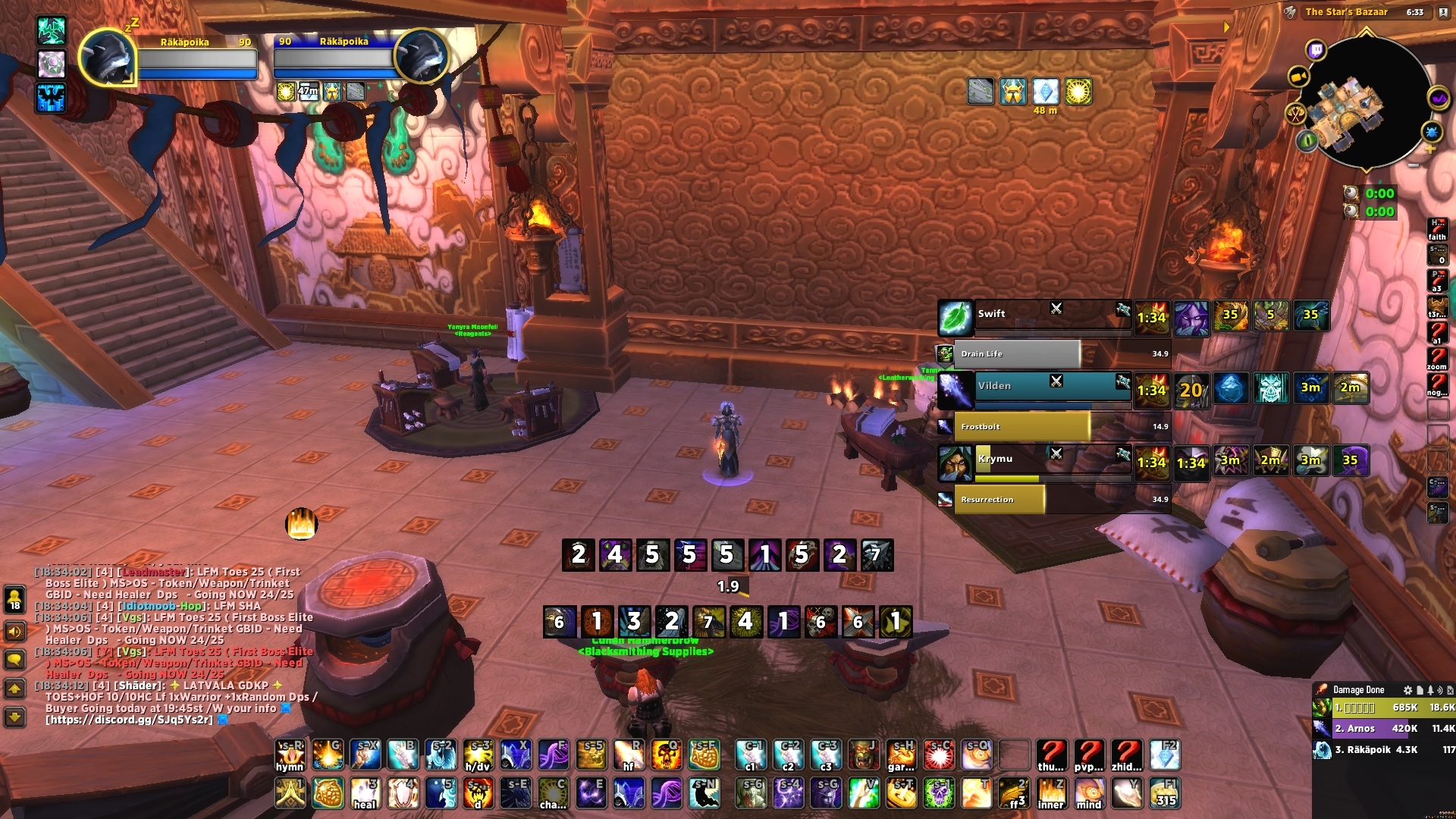Image resolution: width=1456 pixels, height=819 pixels.
Task: Open the calendar flag icon above the minimap
Action: click(1442, 12)
